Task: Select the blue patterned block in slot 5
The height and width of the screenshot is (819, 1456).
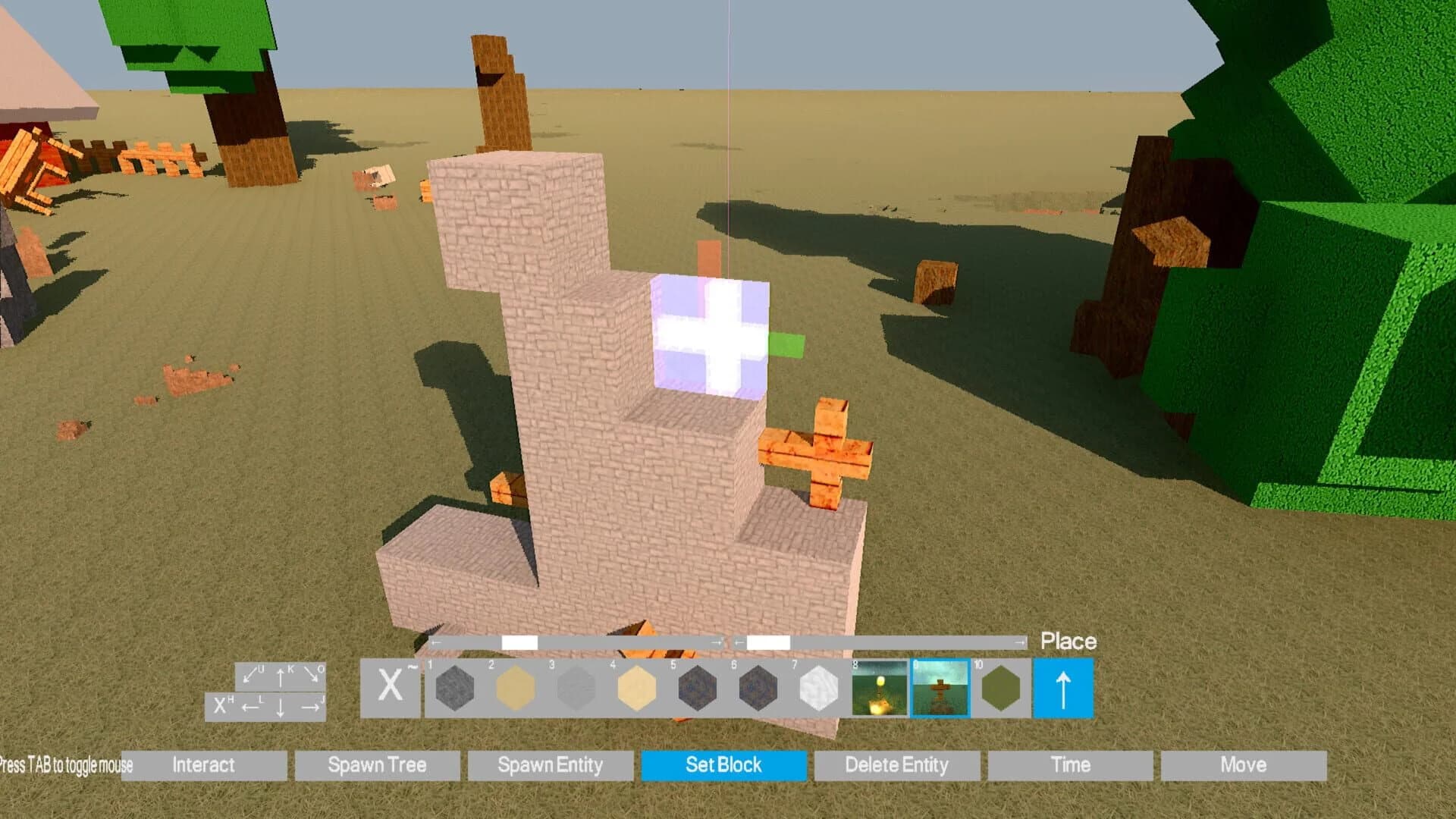Action: [698, 689]
